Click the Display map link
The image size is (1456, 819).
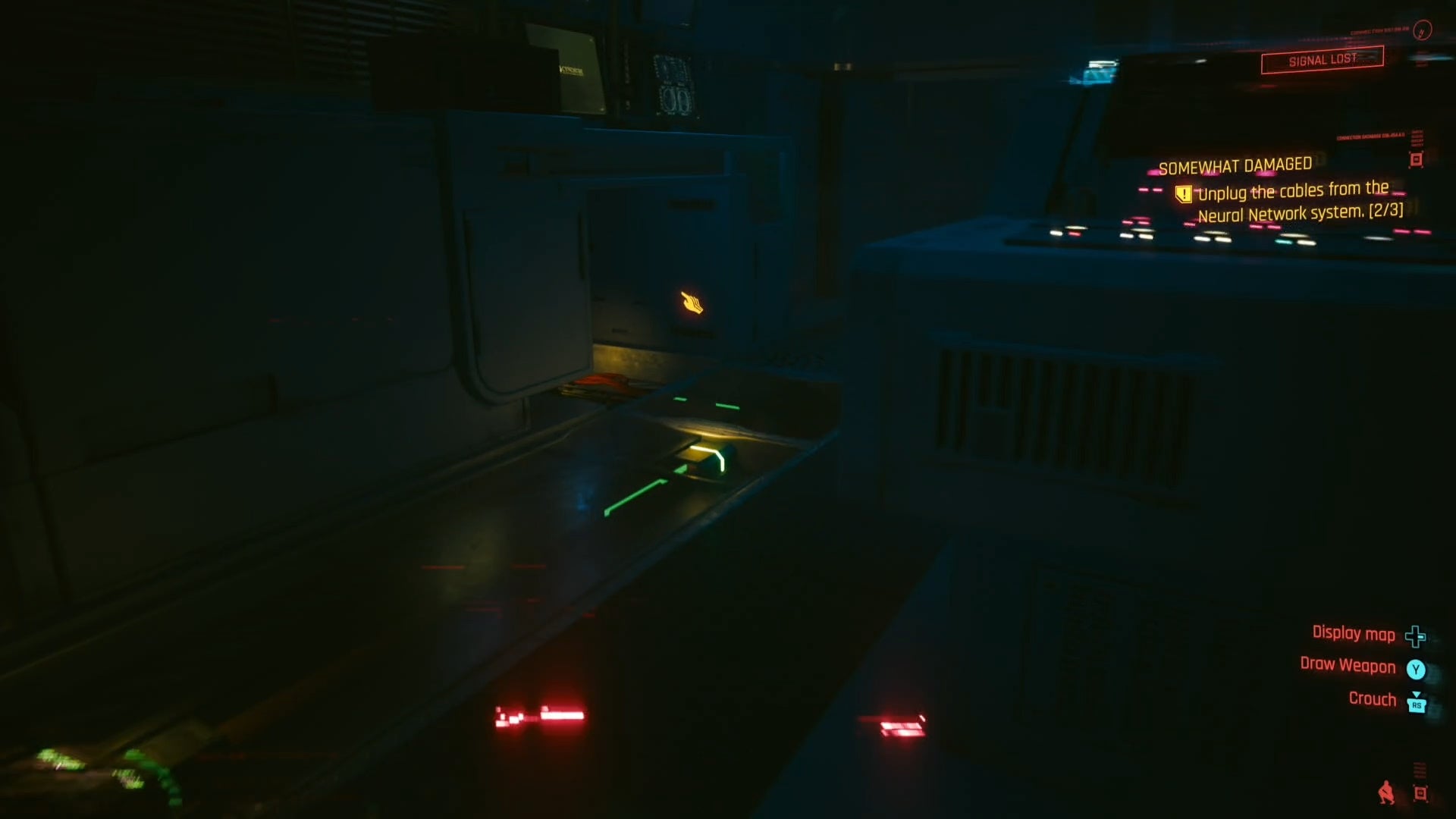(x=1354, y=635)
